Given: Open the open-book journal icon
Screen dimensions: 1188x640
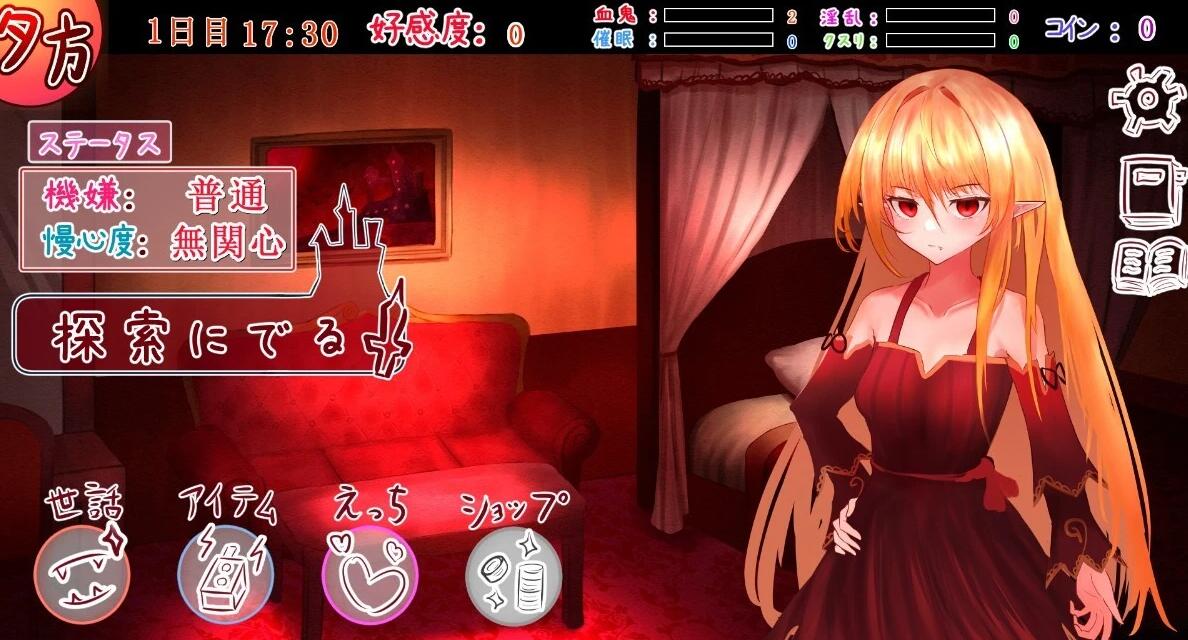Looking at the screenshot, I should coord(1148,266).
